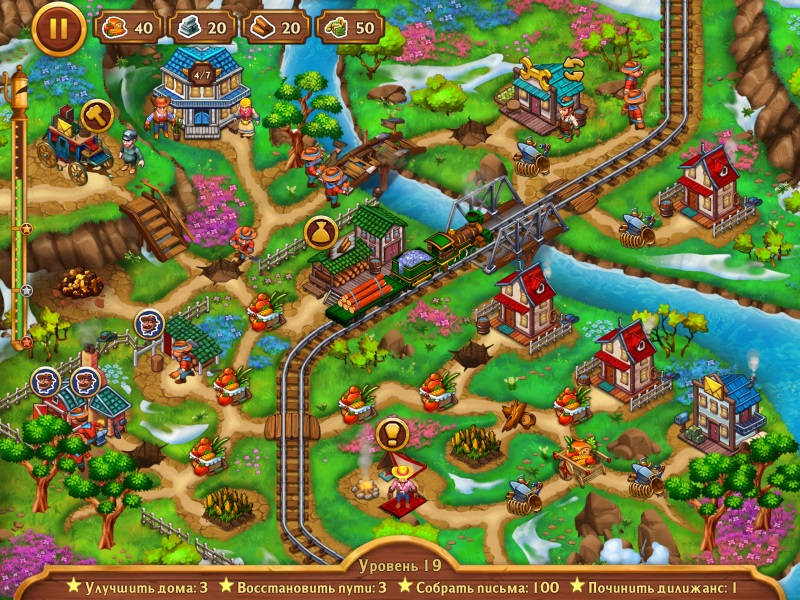800x600 pixels.
Task: Collect the money bag icon over the sawmill
Action: coord(320,232)
